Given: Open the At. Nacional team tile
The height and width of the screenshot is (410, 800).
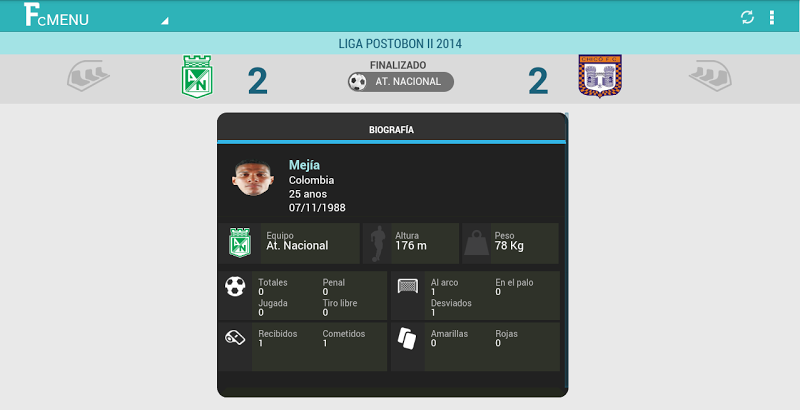Looking at the screenshot, I should (x=290, y=243).
